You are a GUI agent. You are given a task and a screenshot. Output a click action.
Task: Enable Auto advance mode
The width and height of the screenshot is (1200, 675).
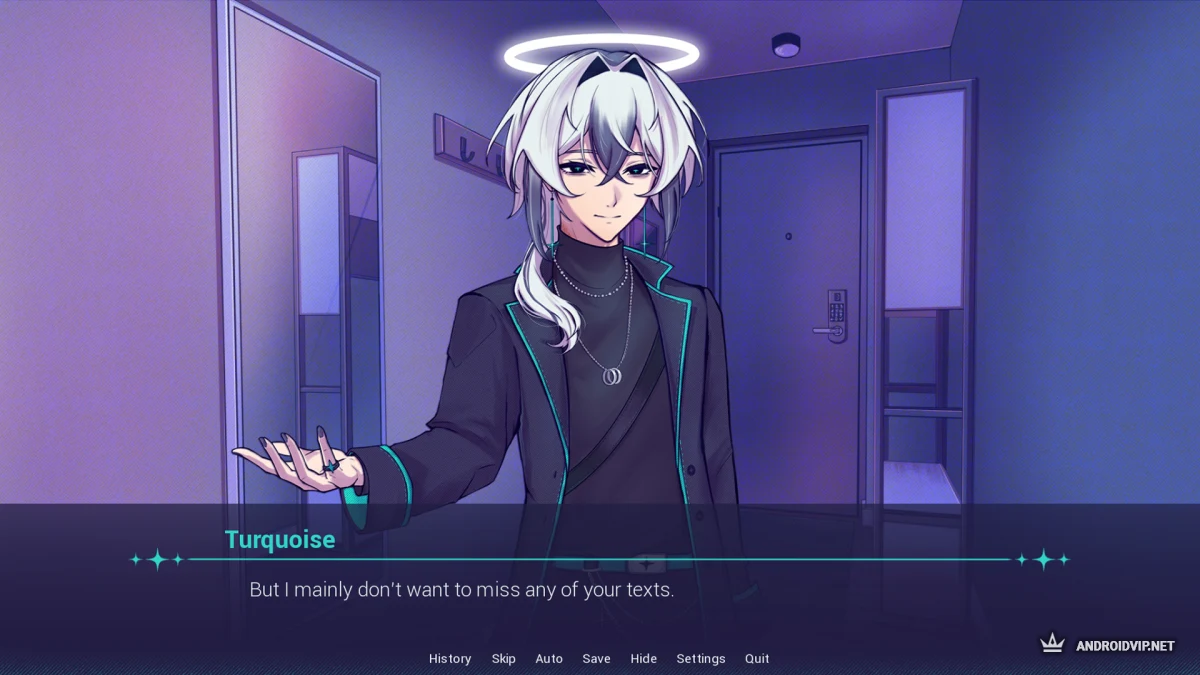tap(549, 658)
